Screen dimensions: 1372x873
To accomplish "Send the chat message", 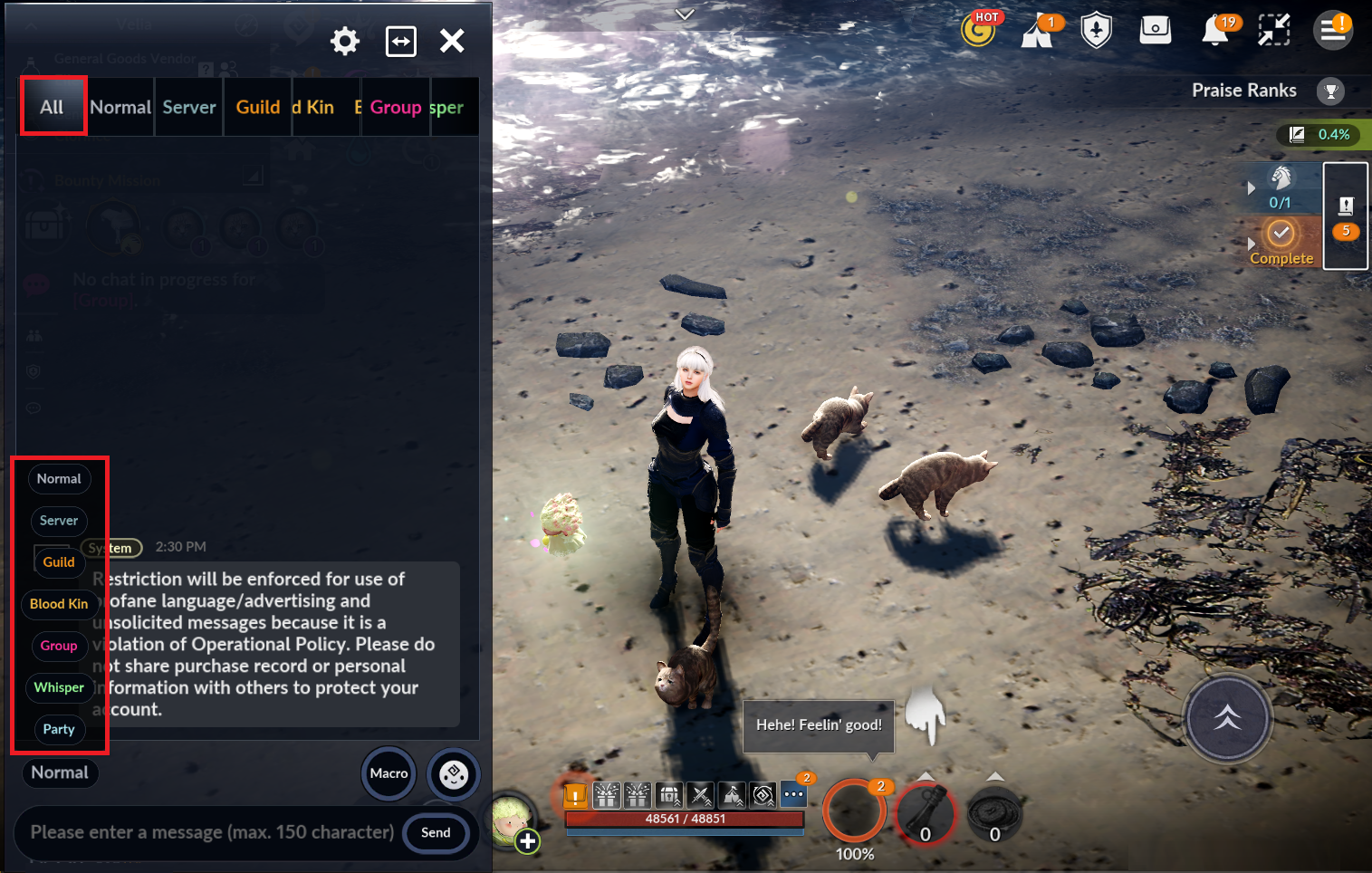I will point(436,832).
